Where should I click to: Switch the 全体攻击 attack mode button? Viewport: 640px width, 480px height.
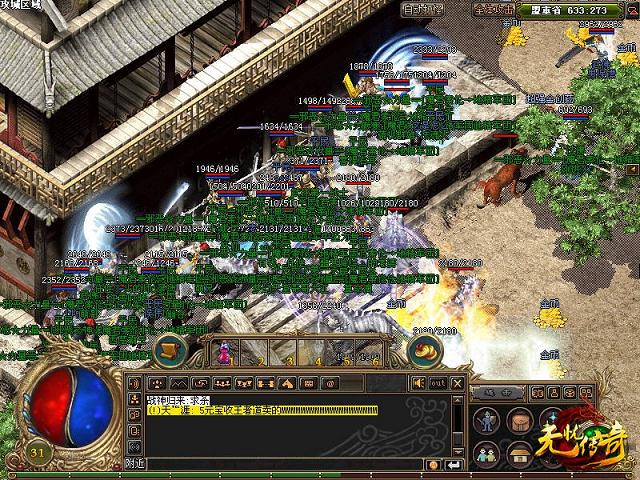tap(495, 10)
